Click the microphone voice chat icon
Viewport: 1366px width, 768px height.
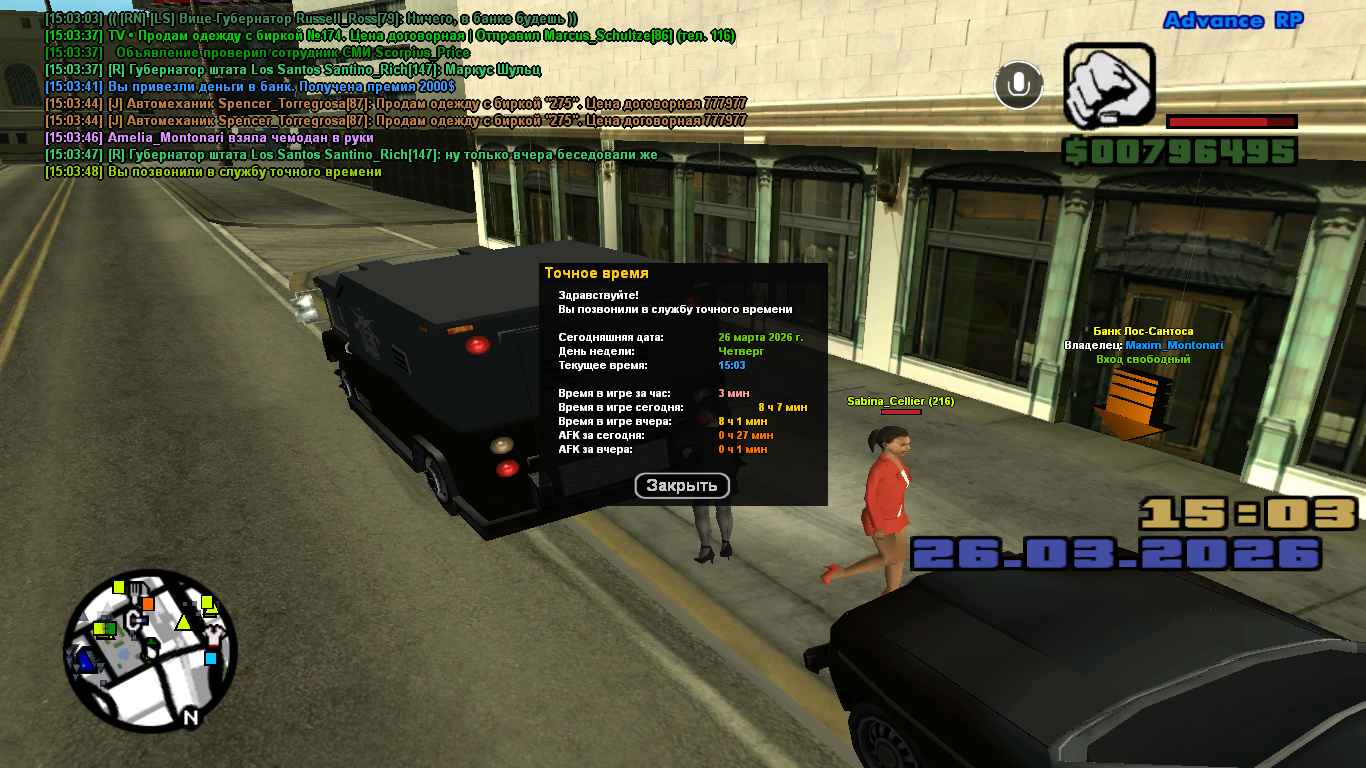[1018, 85]
